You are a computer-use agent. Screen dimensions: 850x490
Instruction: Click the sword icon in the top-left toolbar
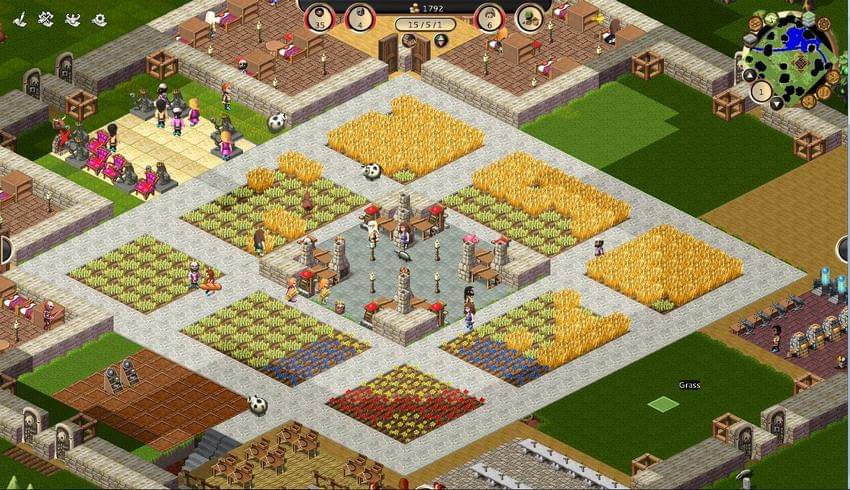pyautogui.click(x=21, y=19)
